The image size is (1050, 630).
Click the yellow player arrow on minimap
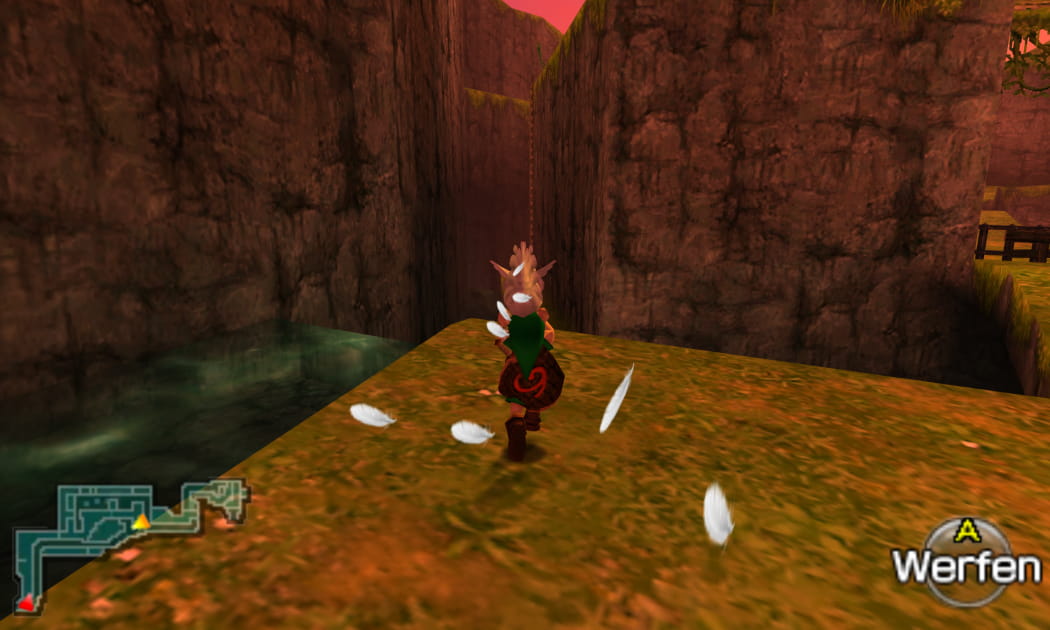tap(142, 521)
